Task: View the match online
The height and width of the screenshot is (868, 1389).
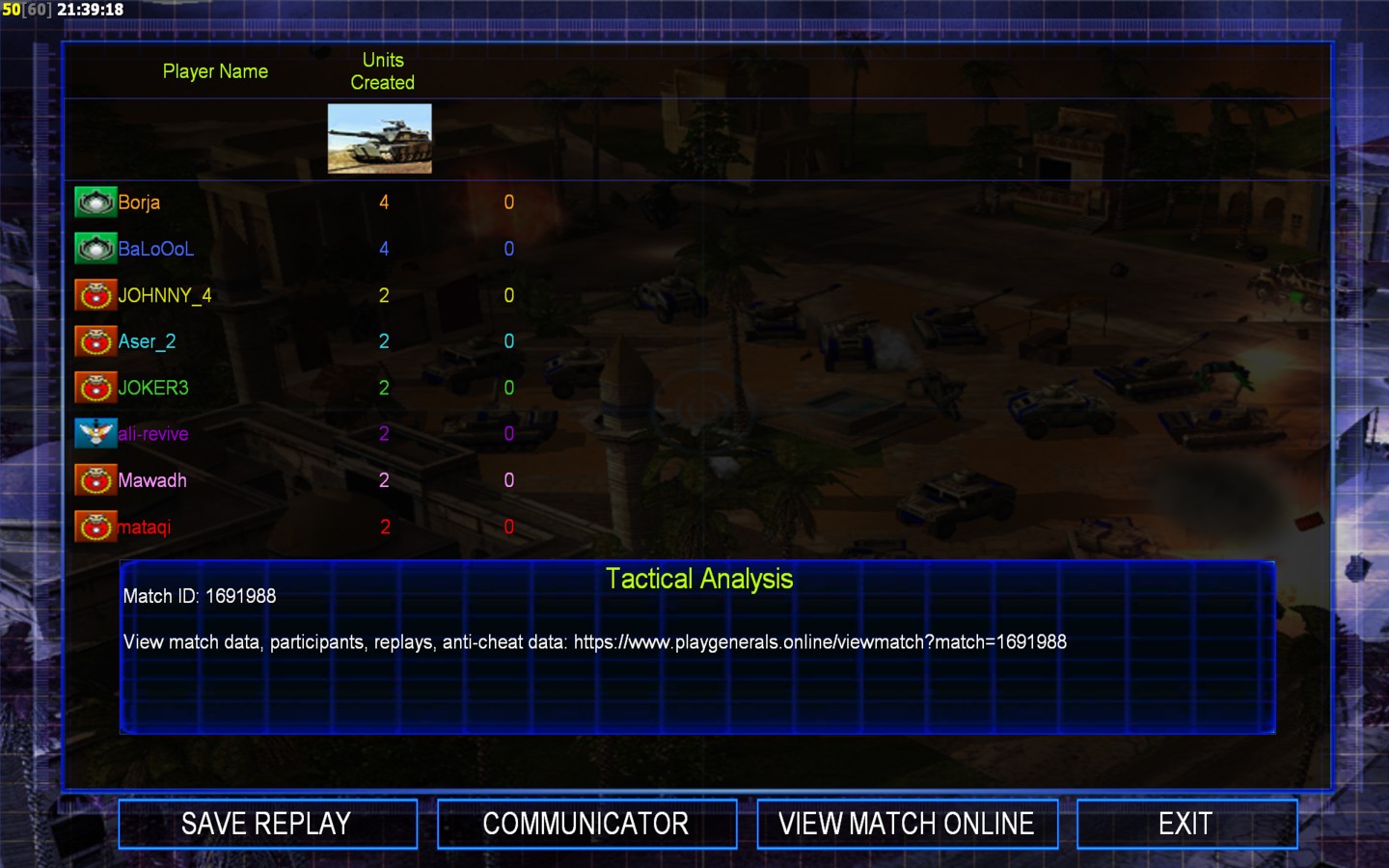Action: (x=907, y=824)
